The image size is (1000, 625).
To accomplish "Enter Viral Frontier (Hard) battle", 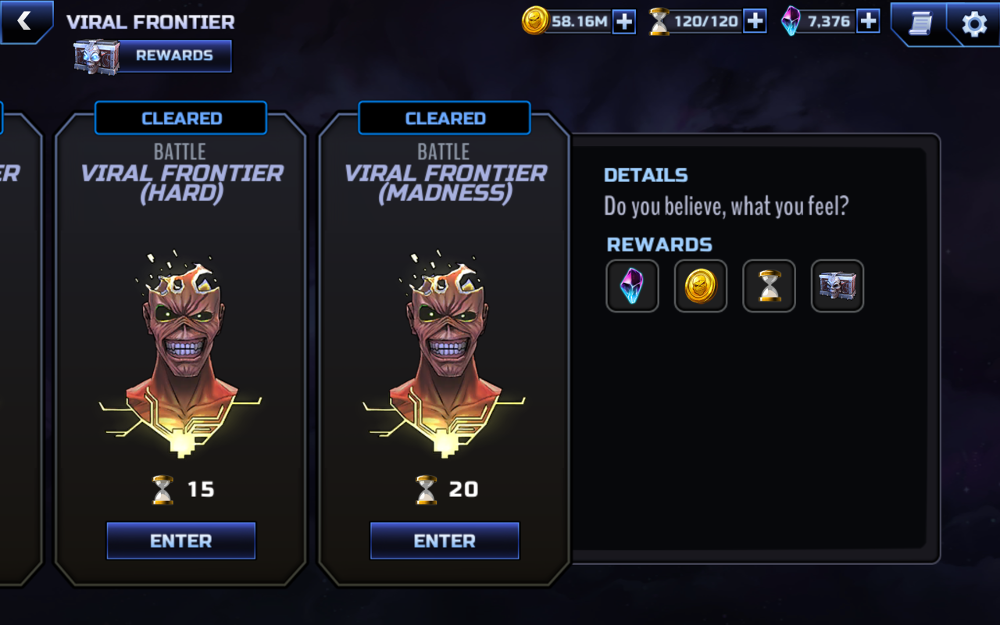I will click(x=181, y=541).
